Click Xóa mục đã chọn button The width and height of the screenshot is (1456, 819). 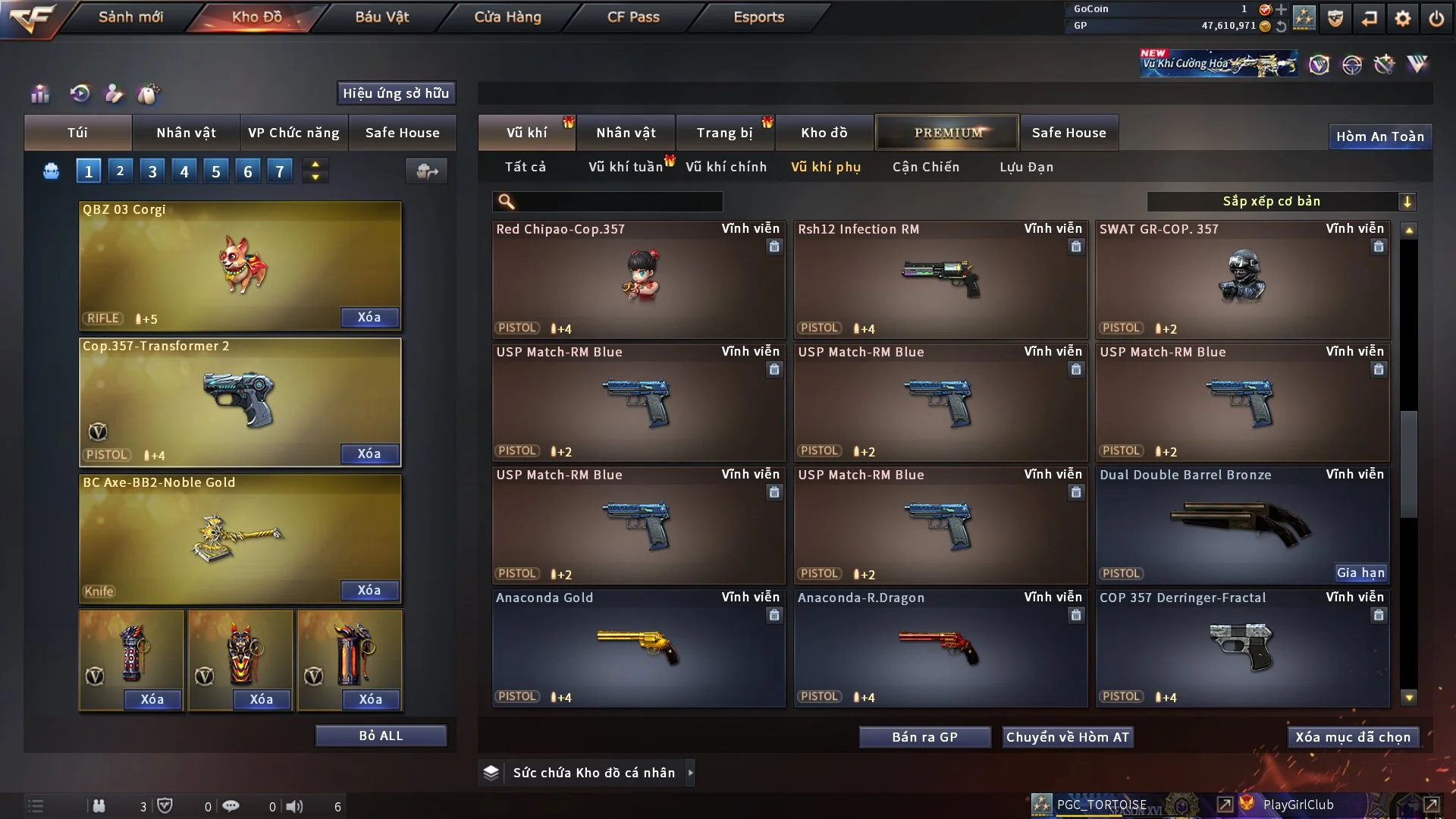pos(1352,737)
